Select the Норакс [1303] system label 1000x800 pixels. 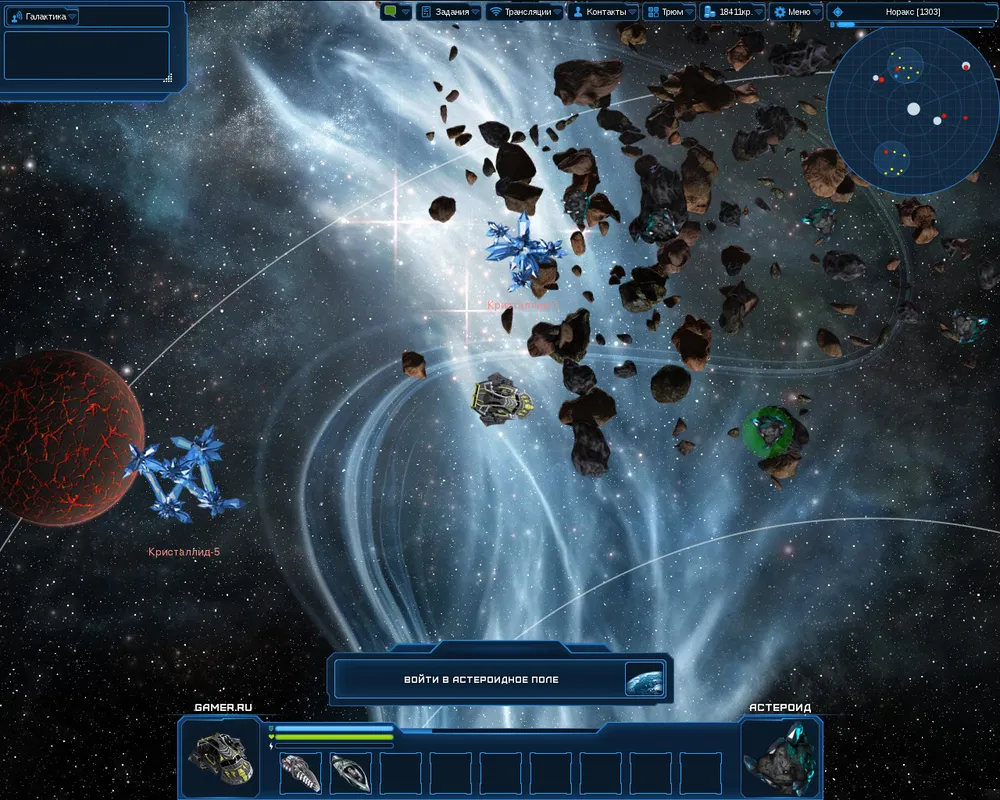913,12
